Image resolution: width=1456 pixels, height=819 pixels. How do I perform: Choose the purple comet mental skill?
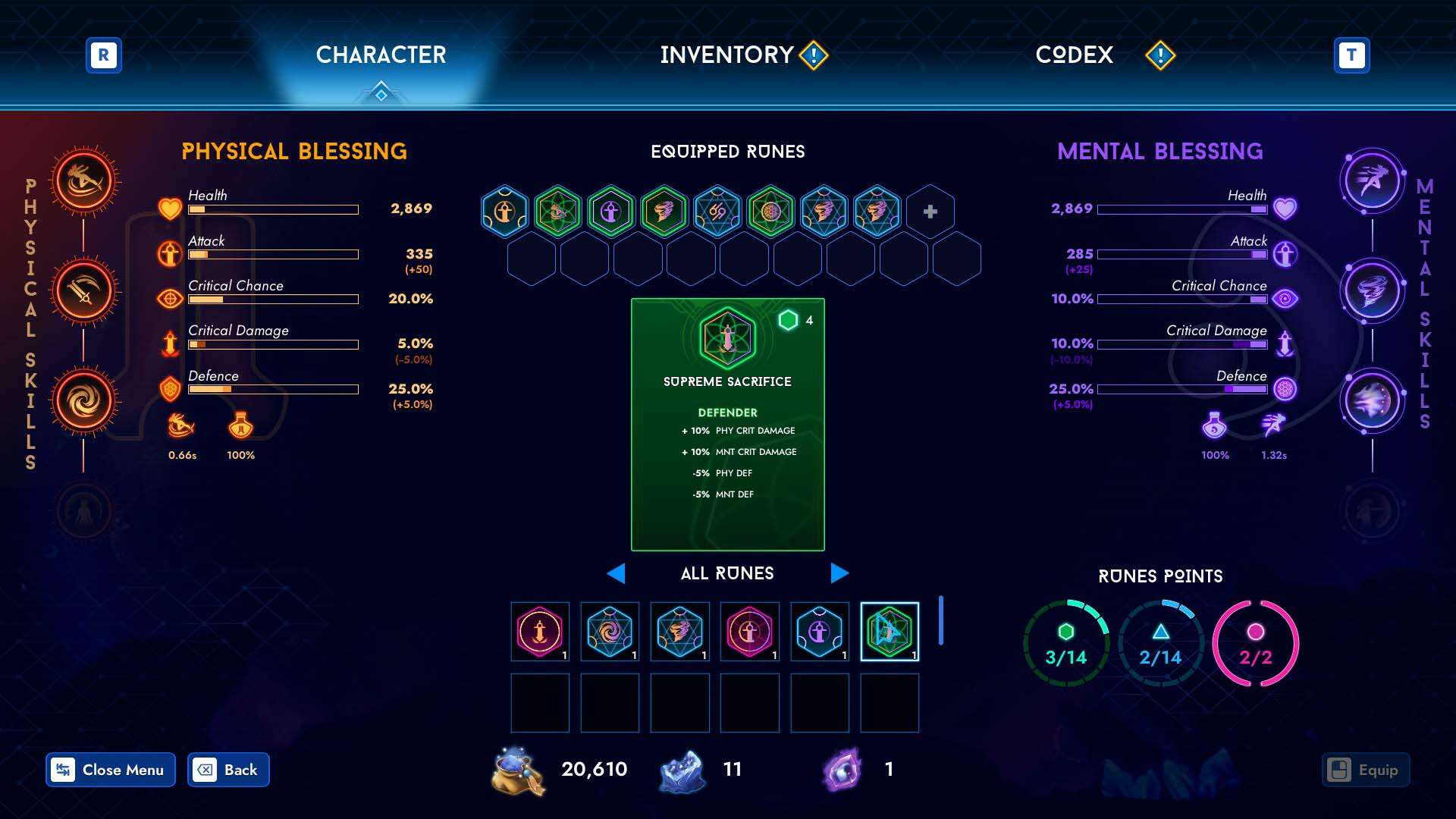pyautogui.click(x=1372, y=401)
